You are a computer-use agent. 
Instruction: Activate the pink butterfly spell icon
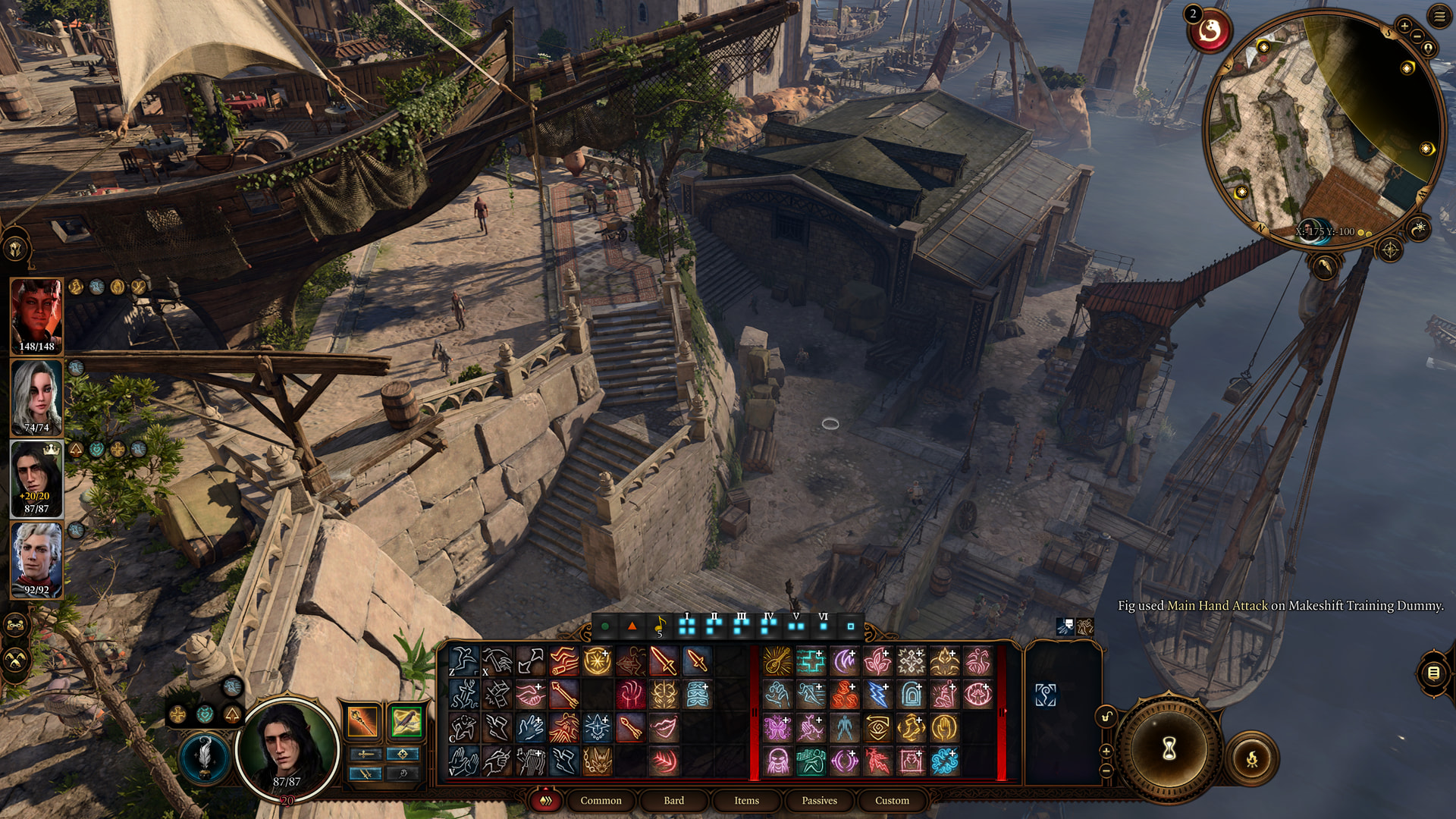(777, 727)
